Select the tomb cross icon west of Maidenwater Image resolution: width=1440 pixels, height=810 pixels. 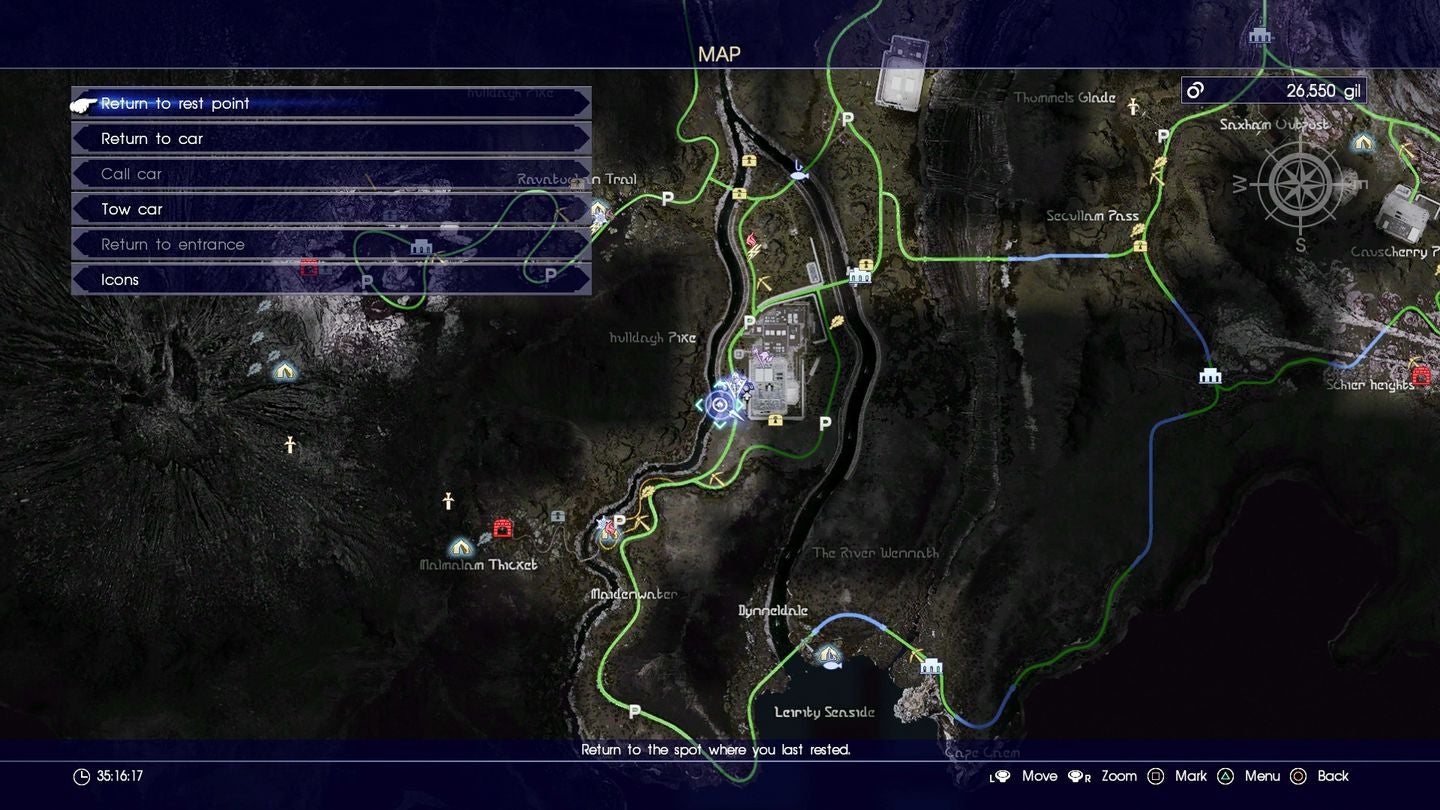(448, 501)
